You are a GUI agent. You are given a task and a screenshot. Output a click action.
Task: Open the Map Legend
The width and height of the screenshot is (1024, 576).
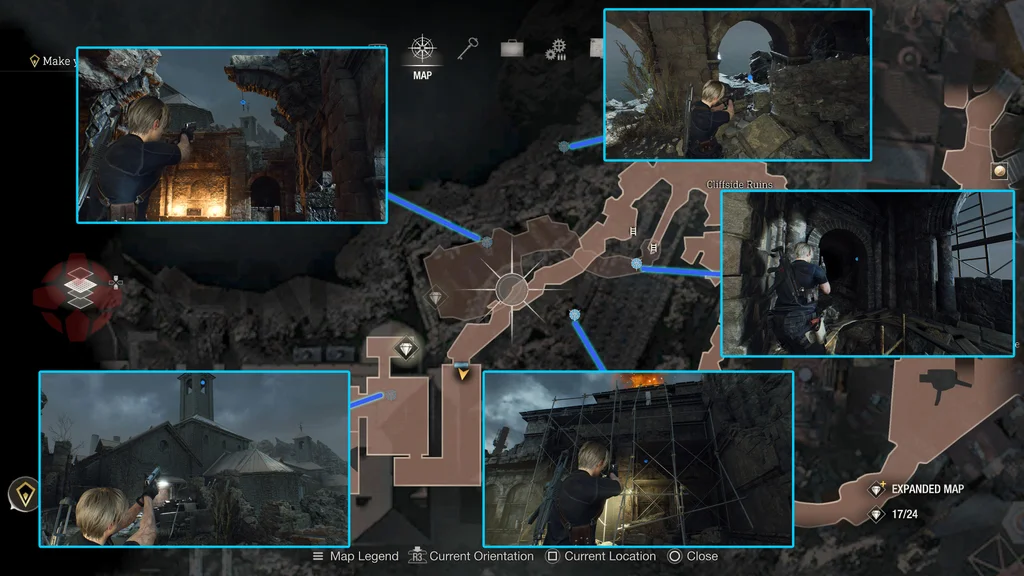pos(355,556)
